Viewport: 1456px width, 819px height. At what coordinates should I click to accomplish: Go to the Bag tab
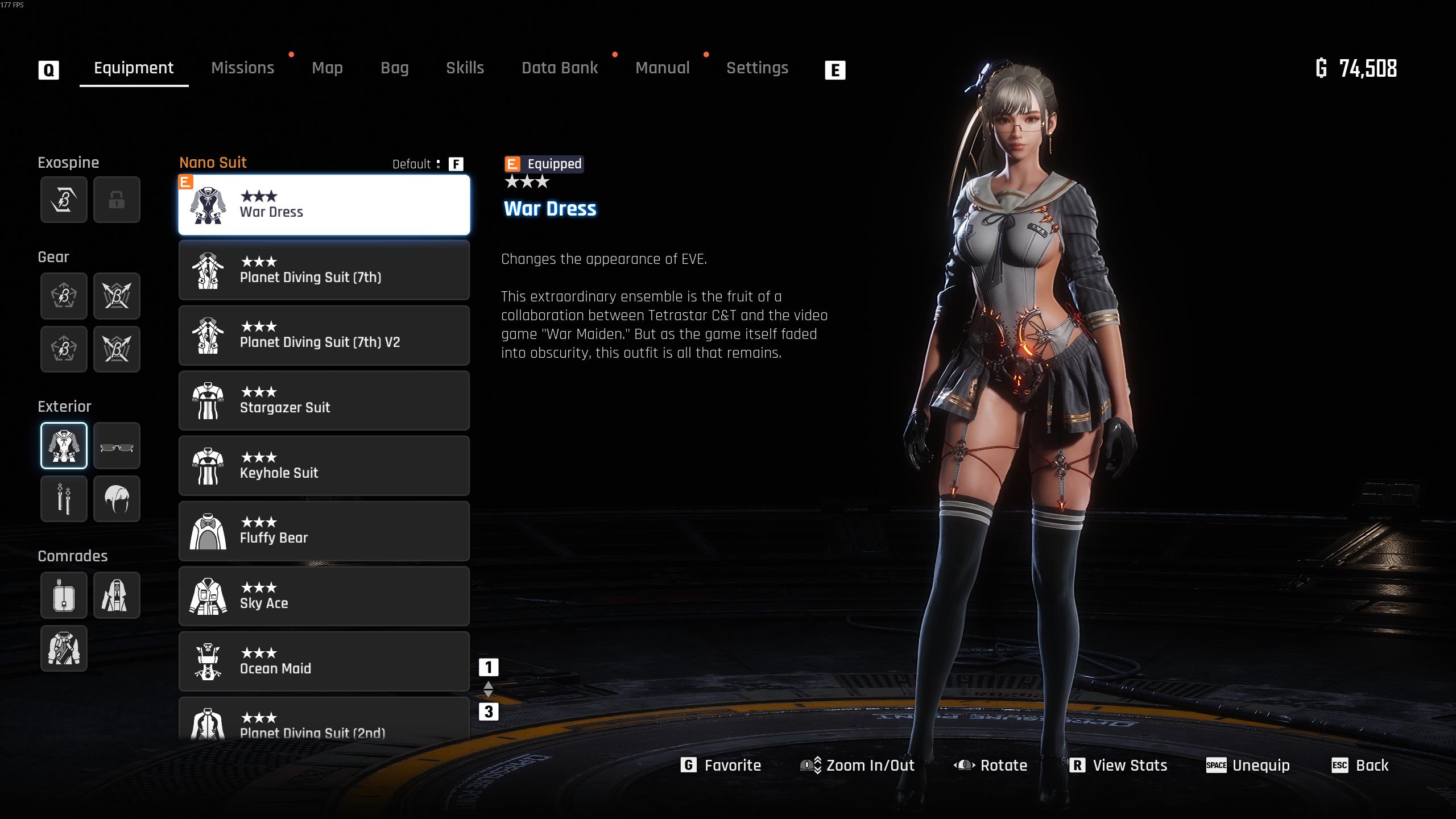pos(395,68)
